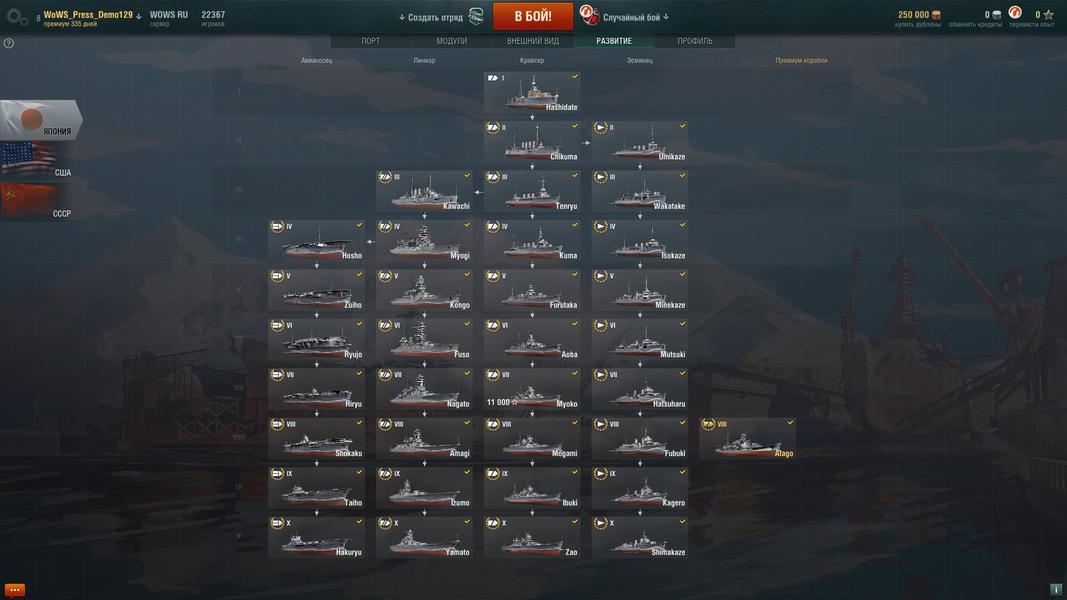Open the МОДУЛИ tab

click(451, 41)
